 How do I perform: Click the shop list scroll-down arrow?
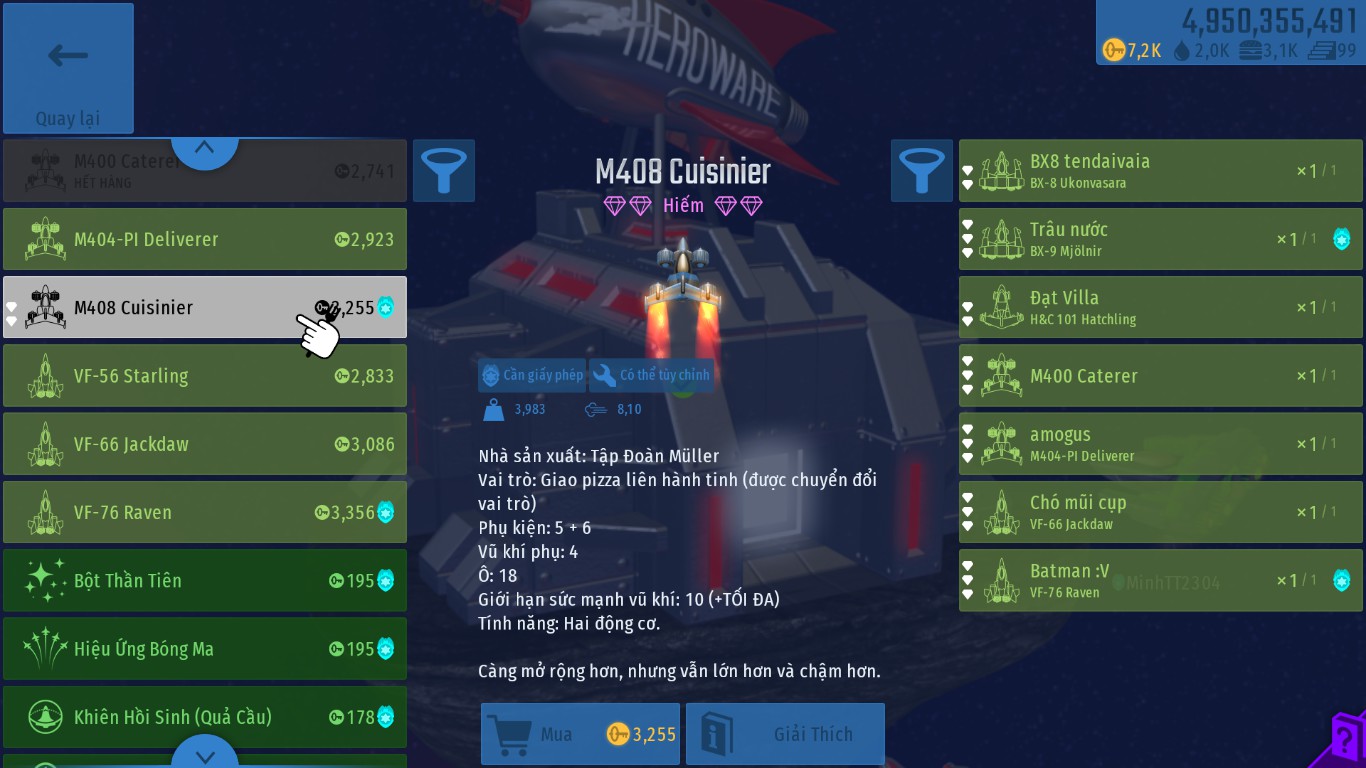coord(205,754)
